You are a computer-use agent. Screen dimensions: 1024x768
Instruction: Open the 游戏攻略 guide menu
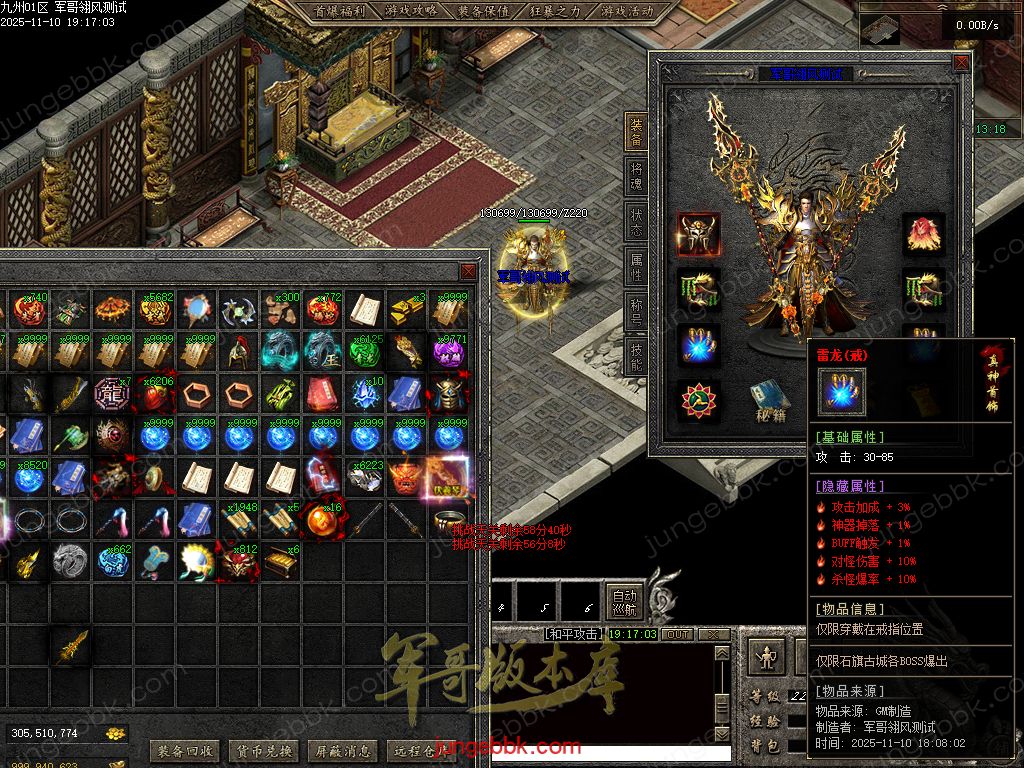point(410,12)
